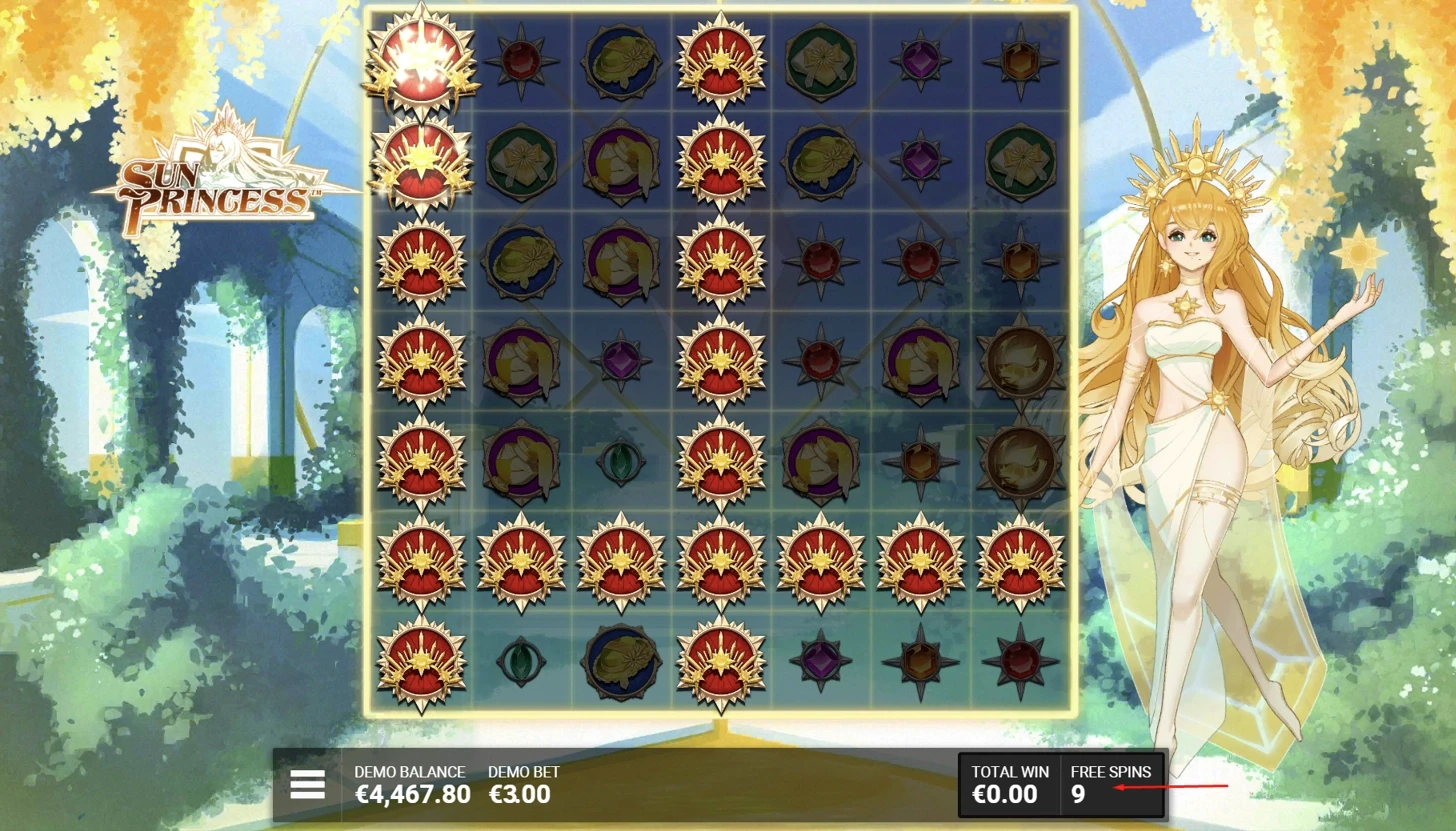Image resolution: width=1456 pixels, height=831 pixels.
Task: Select the orange gem symbol in top row
Action: pos(1020,60)
